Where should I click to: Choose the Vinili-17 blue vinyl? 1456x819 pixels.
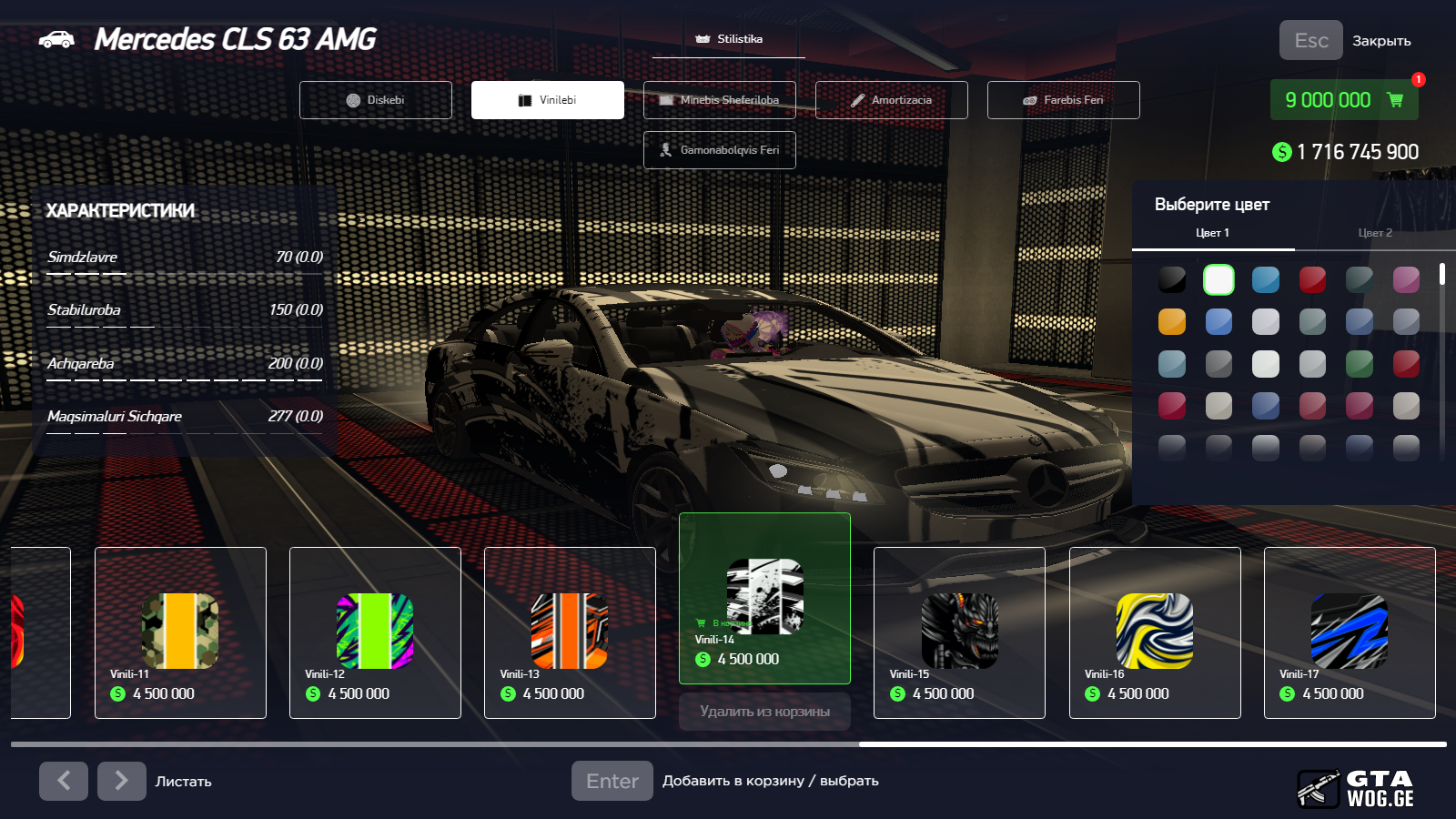tap(1350, 632)
